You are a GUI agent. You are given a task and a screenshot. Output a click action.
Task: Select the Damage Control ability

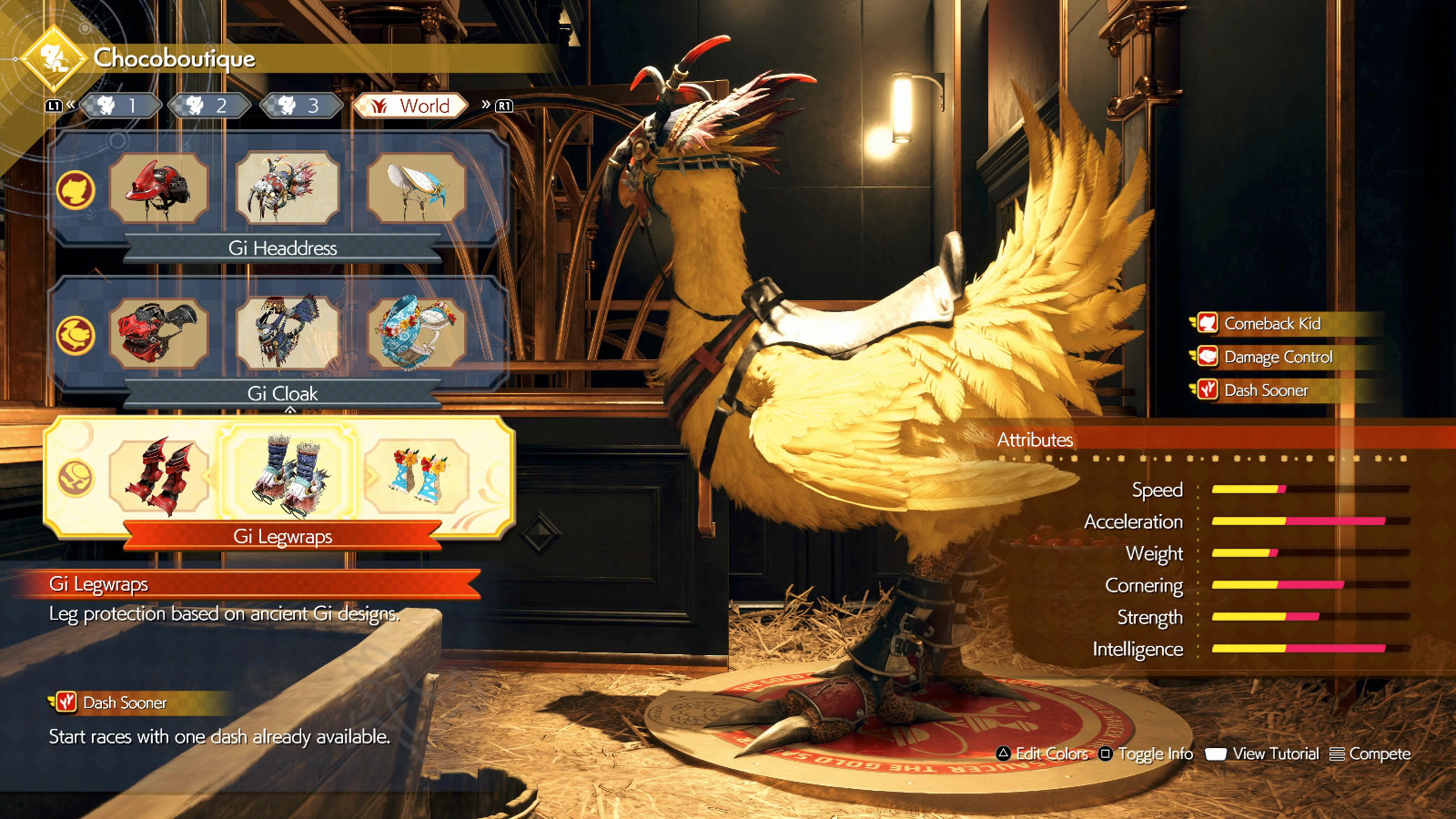1278,357
